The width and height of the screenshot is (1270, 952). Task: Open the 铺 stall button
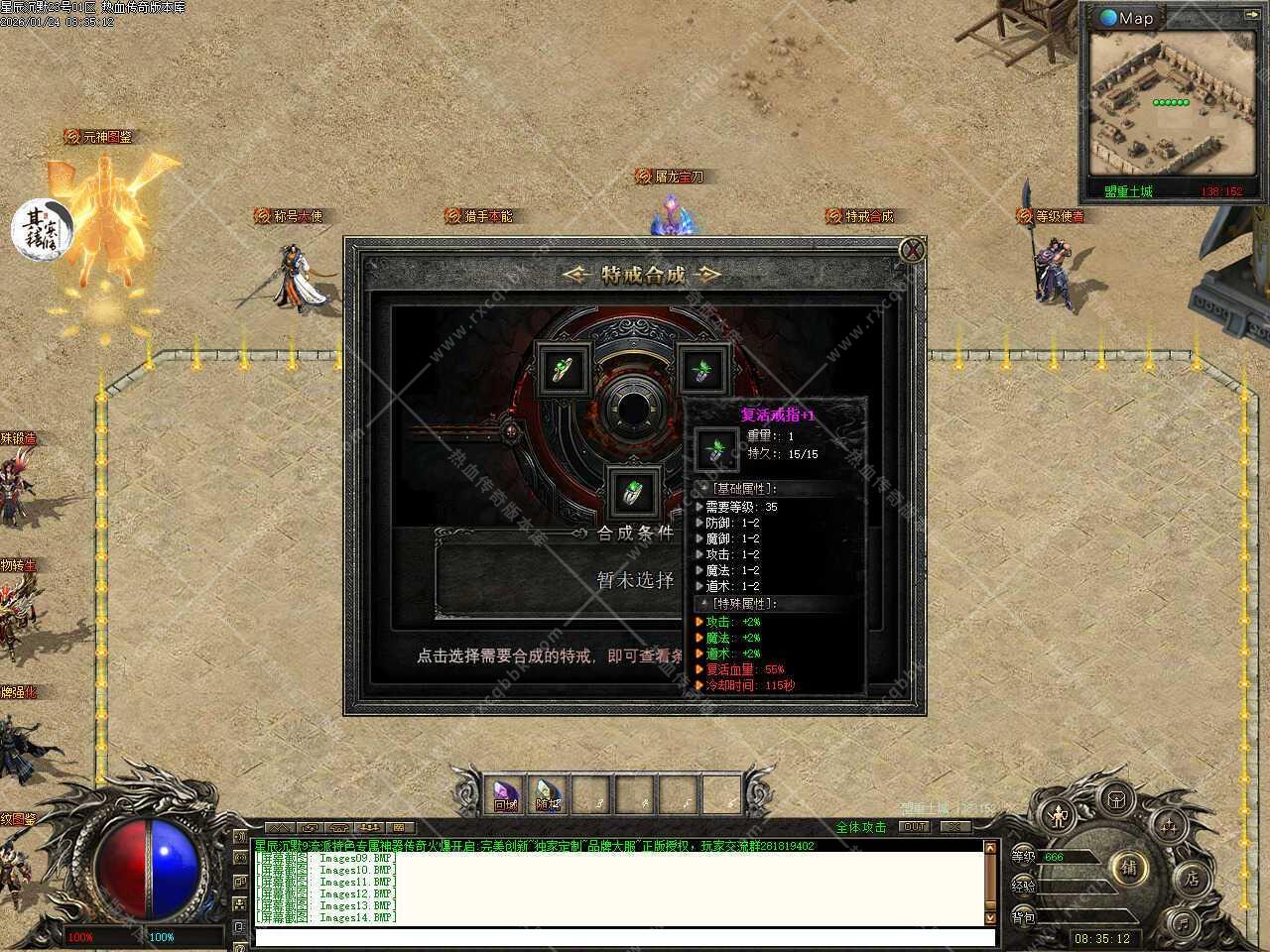tap(1128, 867)
